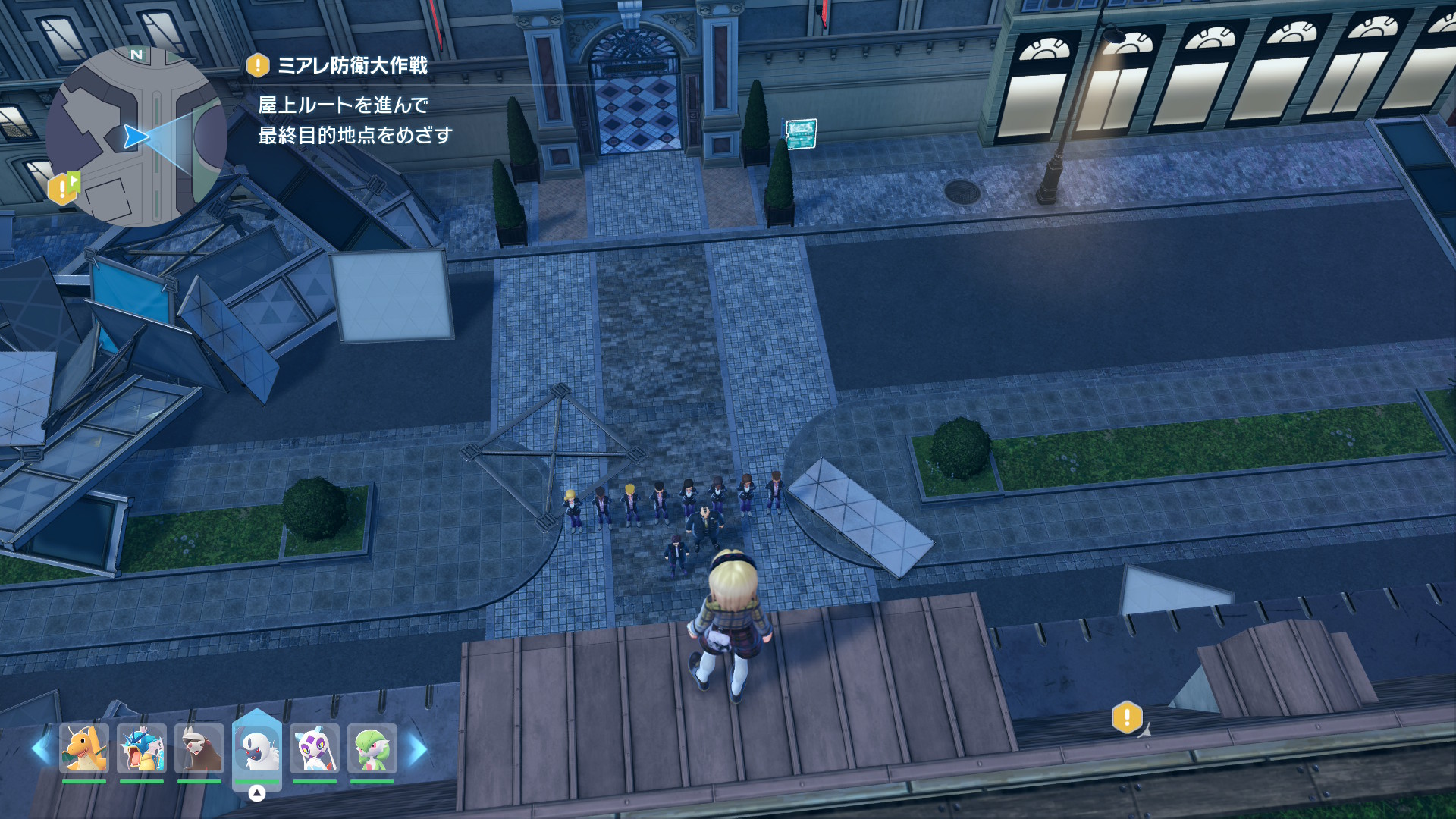Click the party bar's right arrow
This screenshot has width=1456, height=819.
pos(418,749)
